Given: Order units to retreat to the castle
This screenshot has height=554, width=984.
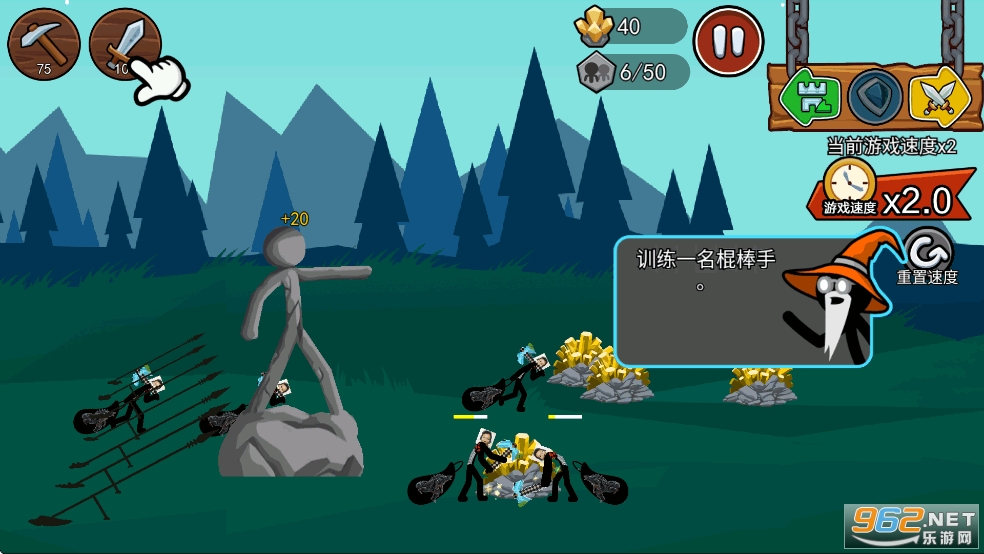Looking at the screenshot, I should tap(811, 96).
